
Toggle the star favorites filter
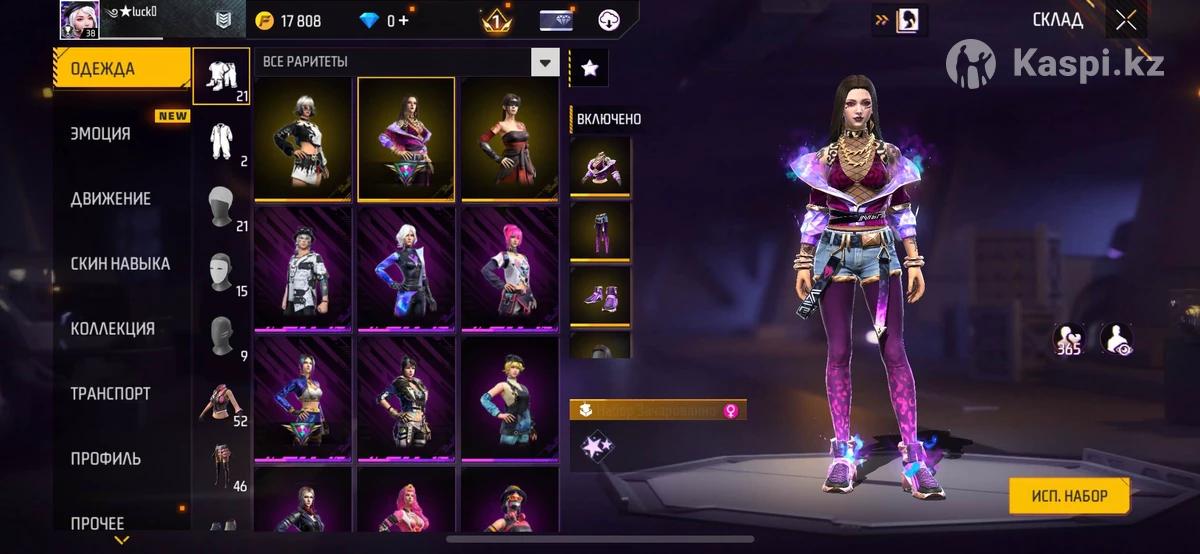(x=589, y=67)
